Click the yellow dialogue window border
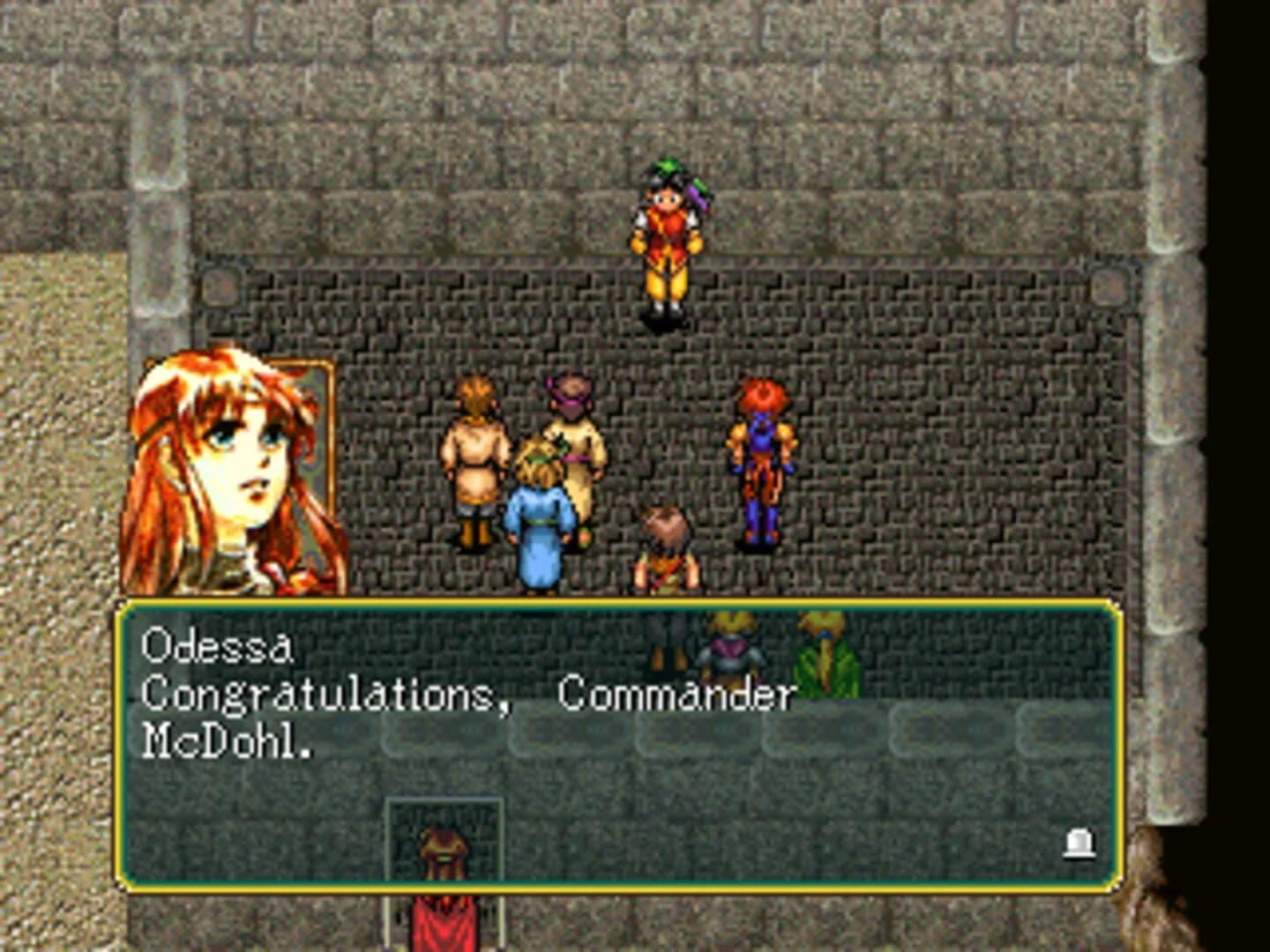Image resolution: width=1270 pixels, height=952 pixels. click(x=617, y=605)
